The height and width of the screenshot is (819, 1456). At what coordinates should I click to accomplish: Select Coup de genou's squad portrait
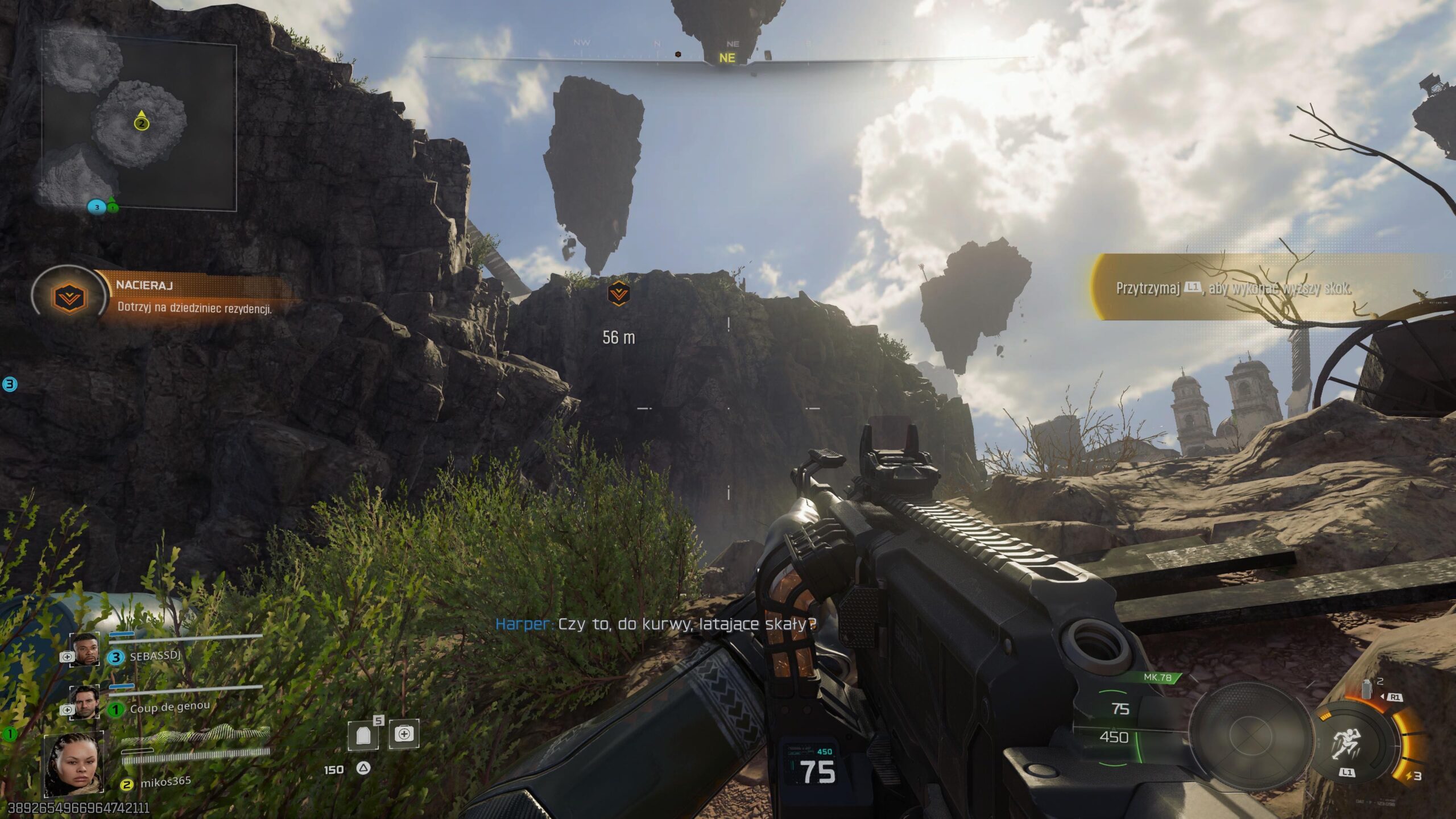(x=84, y=702)
